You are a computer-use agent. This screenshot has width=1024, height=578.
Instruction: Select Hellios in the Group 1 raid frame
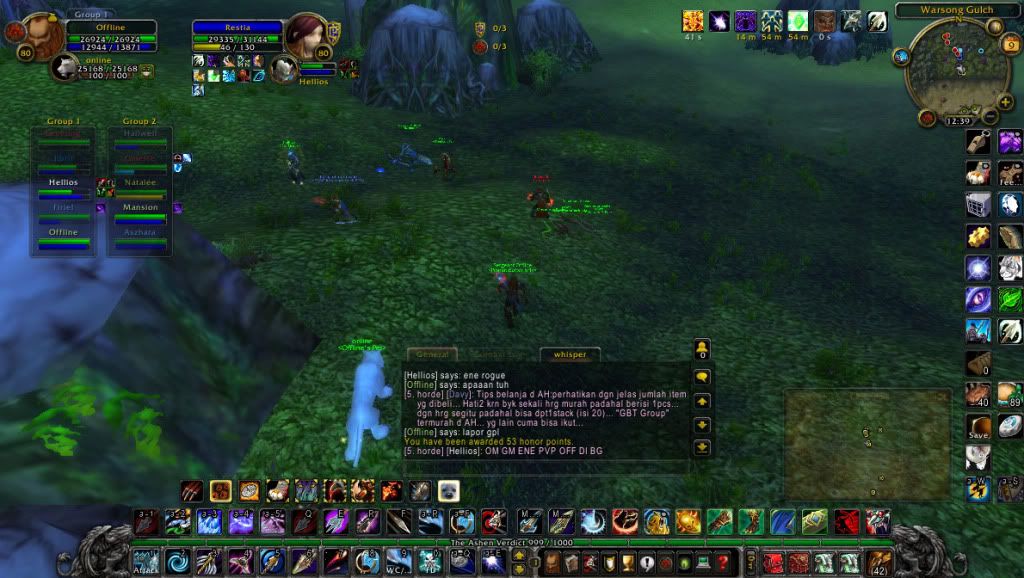tap(64, 183)
